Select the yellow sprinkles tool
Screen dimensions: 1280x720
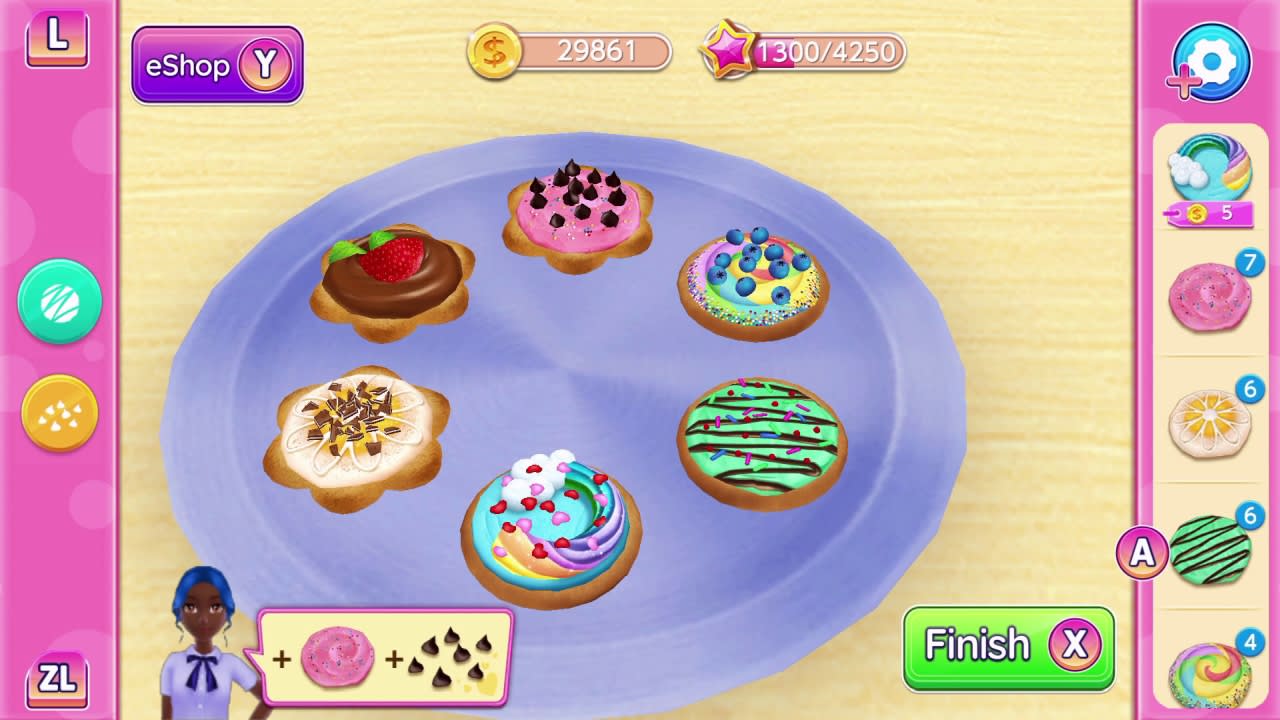(x=57, y=411)
